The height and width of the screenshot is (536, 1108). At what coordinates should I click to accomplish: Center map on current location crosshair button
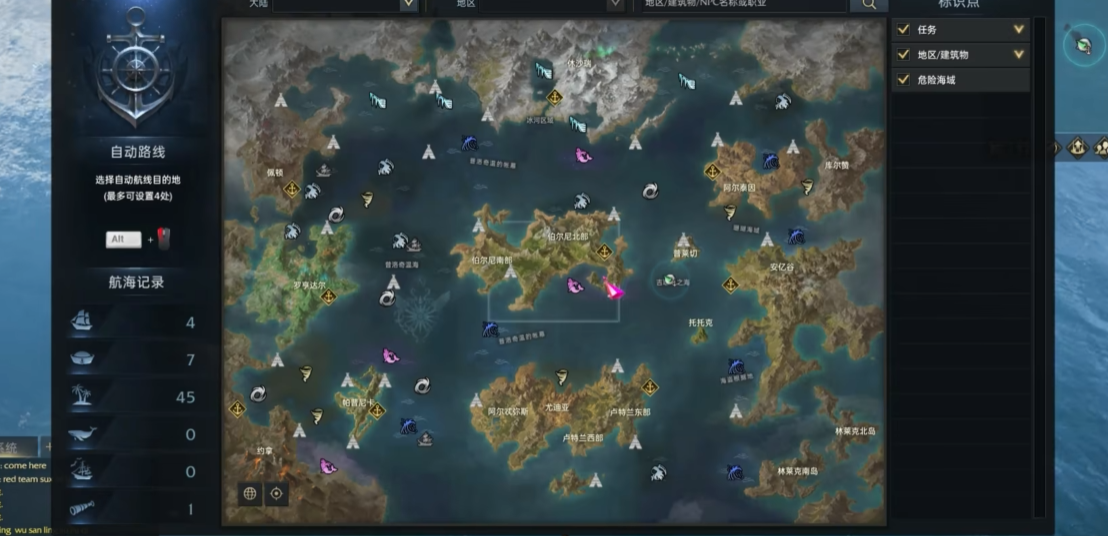pos(276,493)
